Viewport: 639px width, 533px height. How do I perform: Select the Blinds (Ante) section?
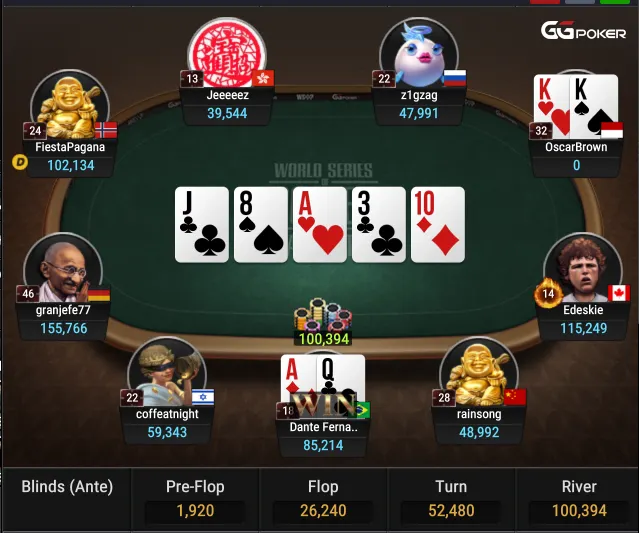pos(67,488)
